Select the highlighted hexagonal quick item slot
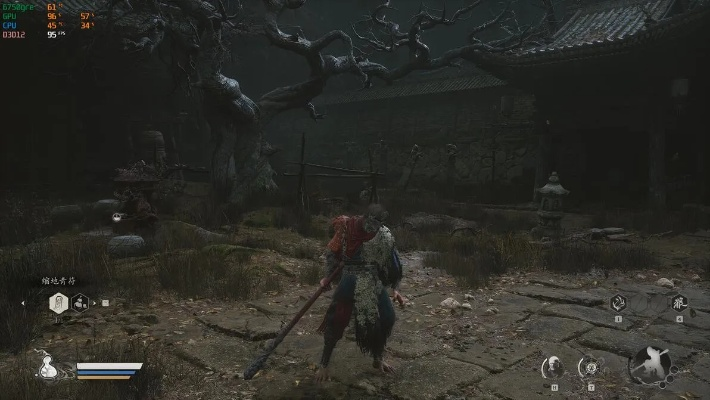Viewport: 710px width, 400px height. tap(59, 302)
